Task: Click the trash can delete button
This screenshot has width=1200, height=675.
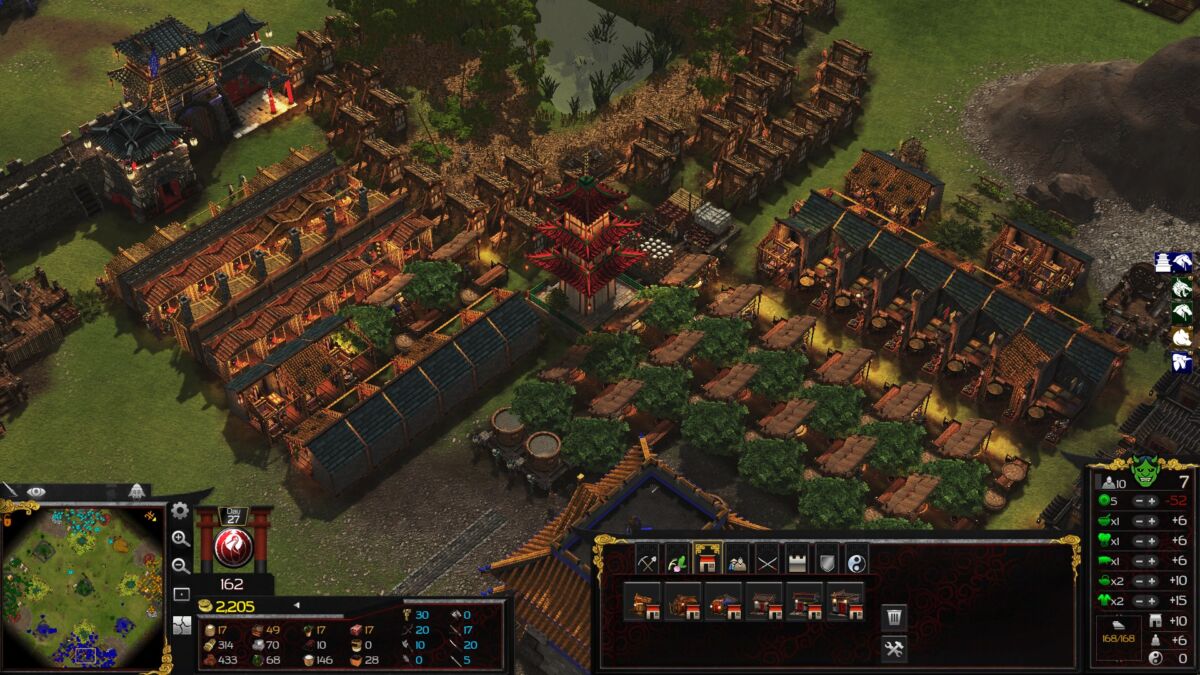Action: coord(894,616)
